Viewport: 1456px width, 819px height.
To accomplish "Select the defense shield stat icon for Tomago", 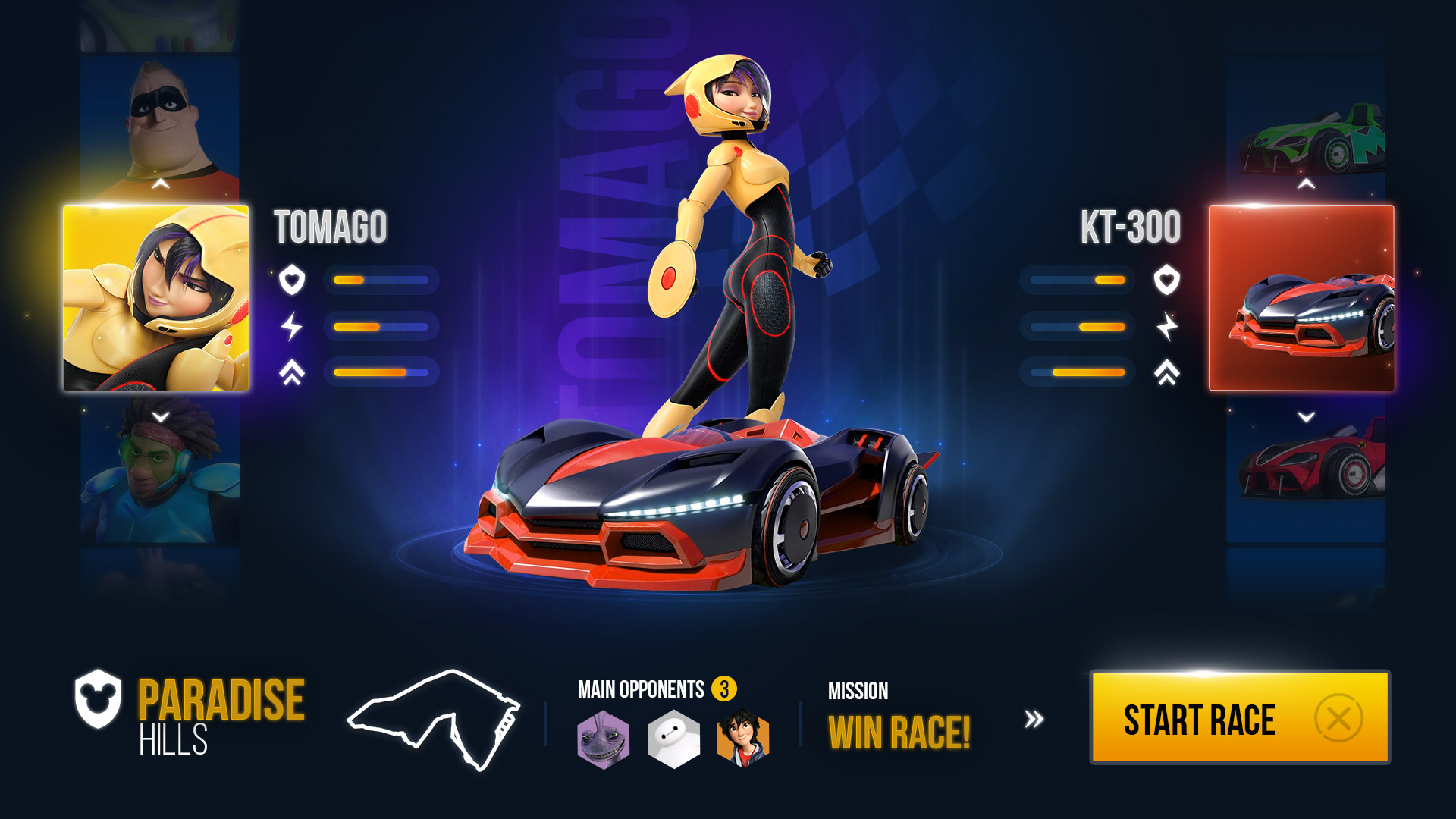I will (291, 280).
